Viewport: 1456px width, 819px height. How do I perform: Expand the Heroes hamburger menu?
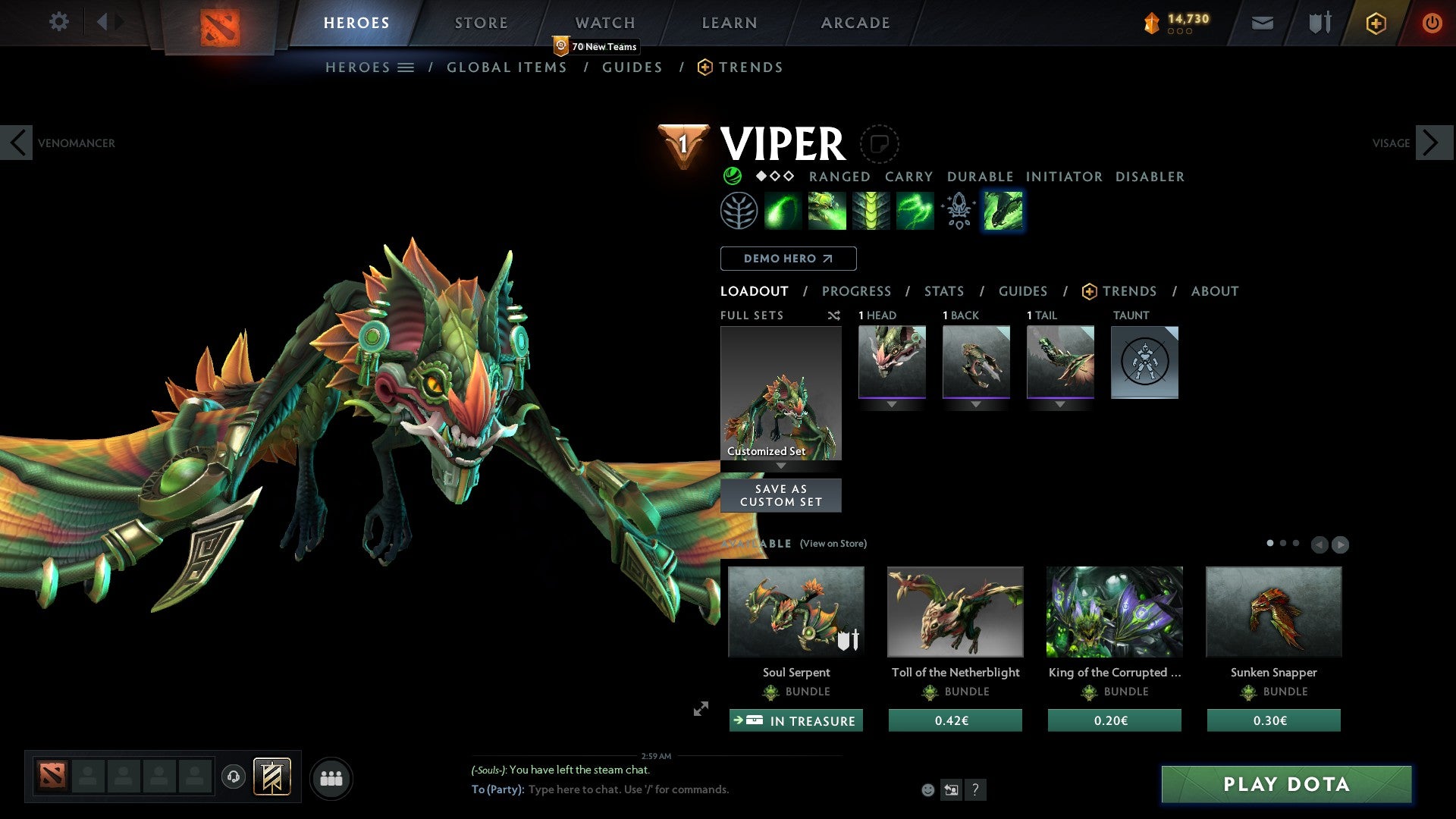[407, 67]
